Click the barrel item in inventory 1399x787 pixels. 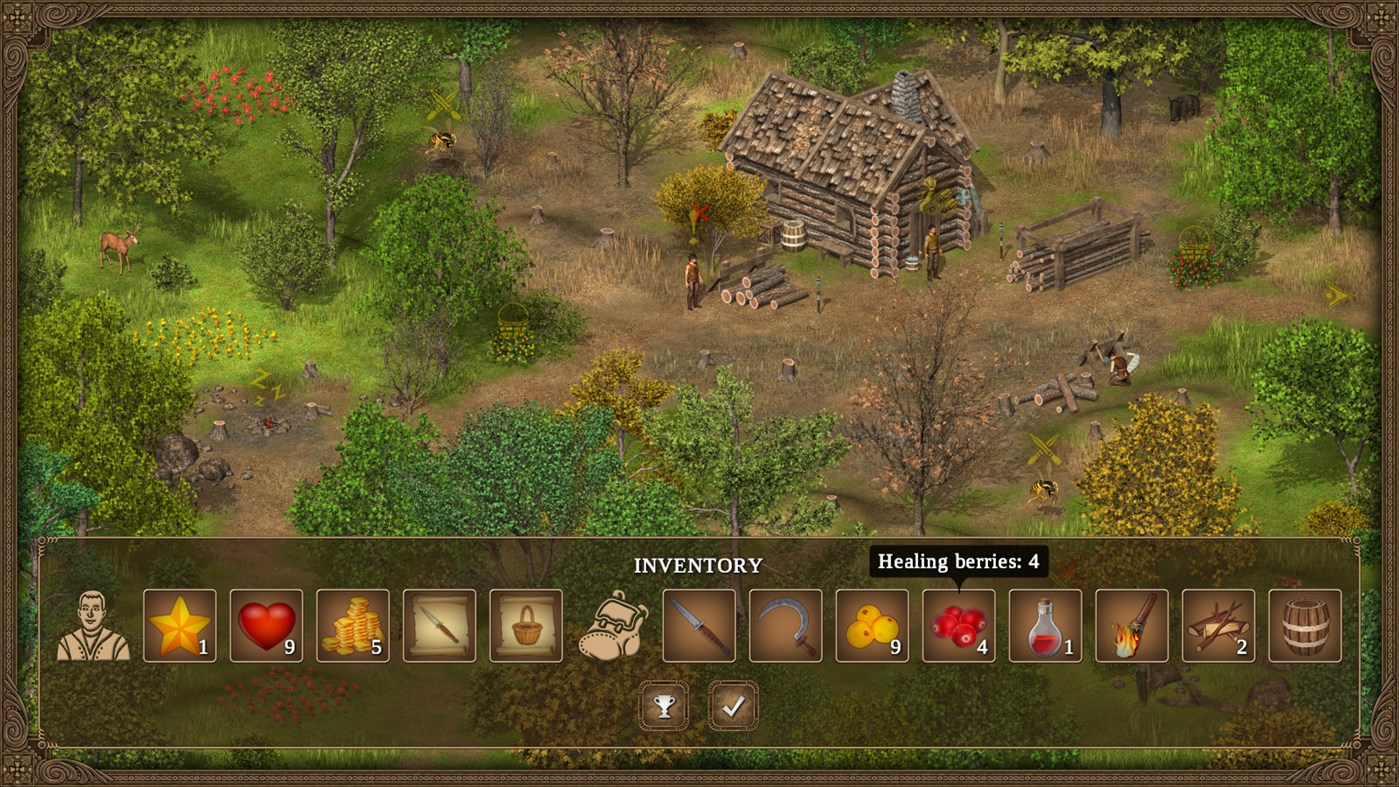(x=1305, y=625)
